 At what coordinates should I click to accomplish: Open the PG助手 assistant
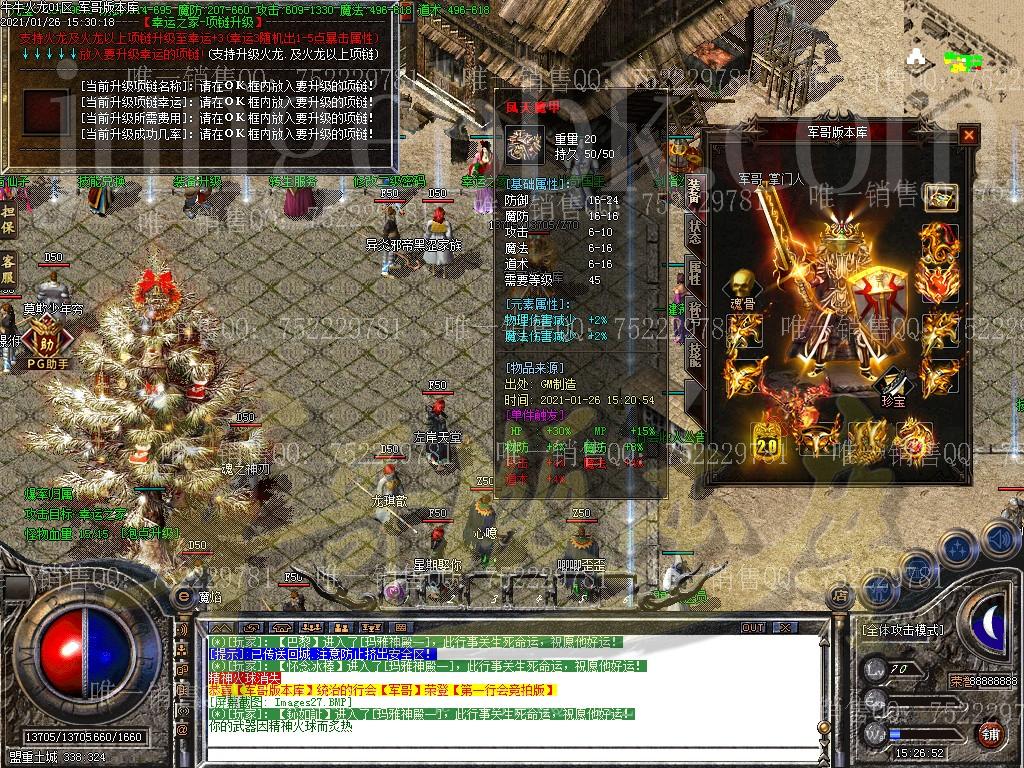point(47,349)
